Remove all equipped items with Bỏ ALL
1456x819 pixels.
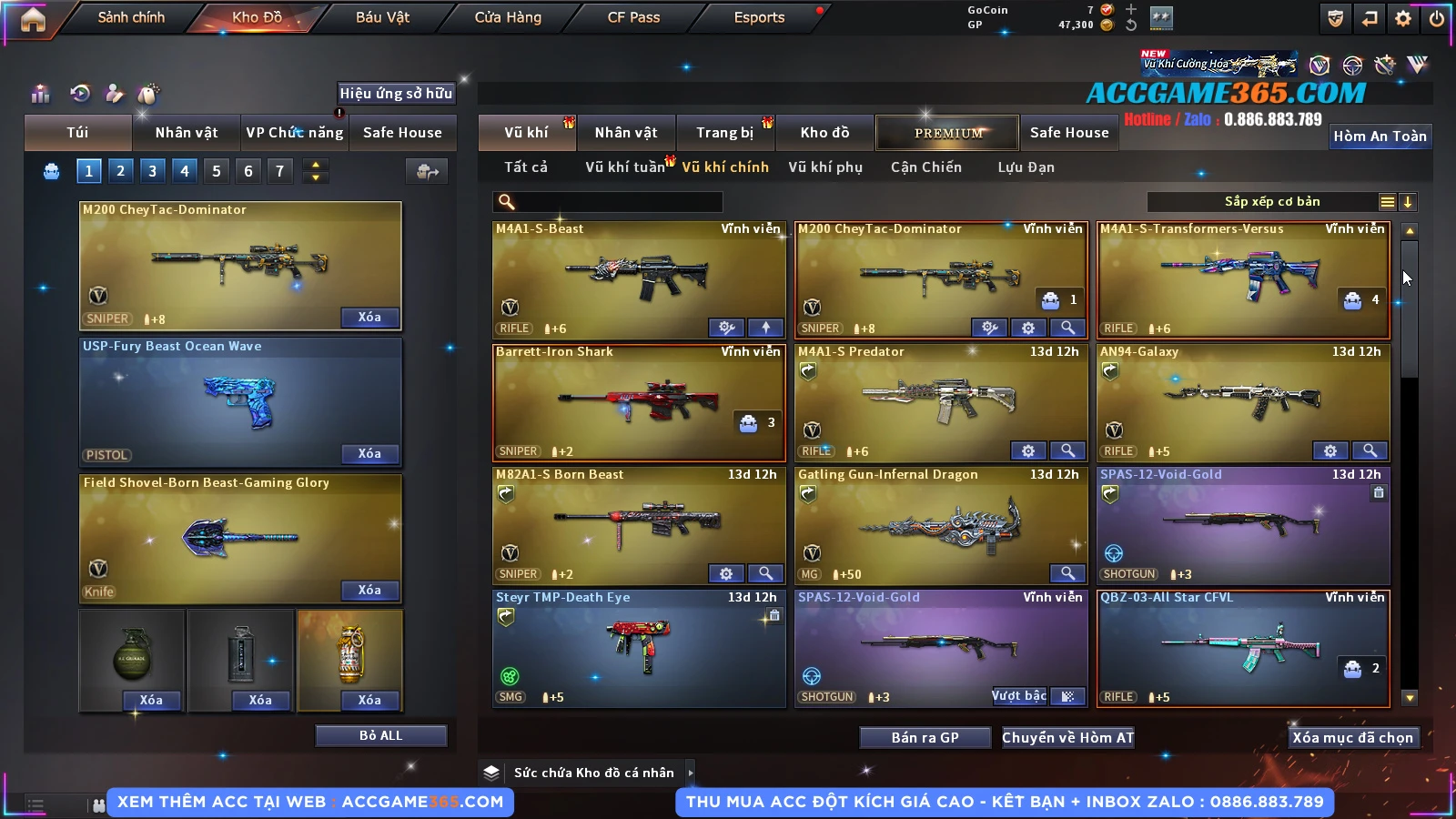click(x=380, y=735)
